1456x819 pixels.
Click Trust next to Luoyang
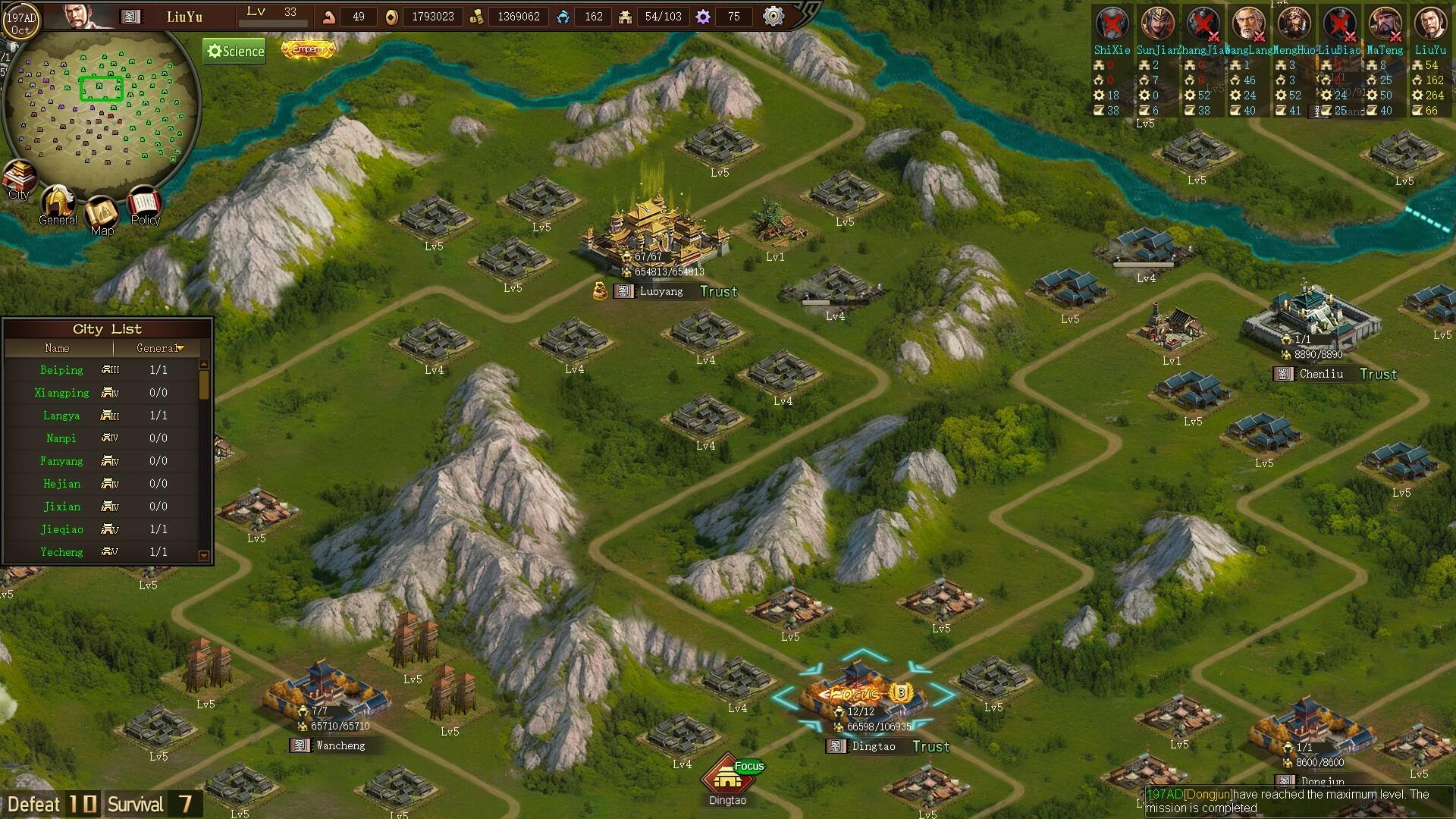pos(718,291)
